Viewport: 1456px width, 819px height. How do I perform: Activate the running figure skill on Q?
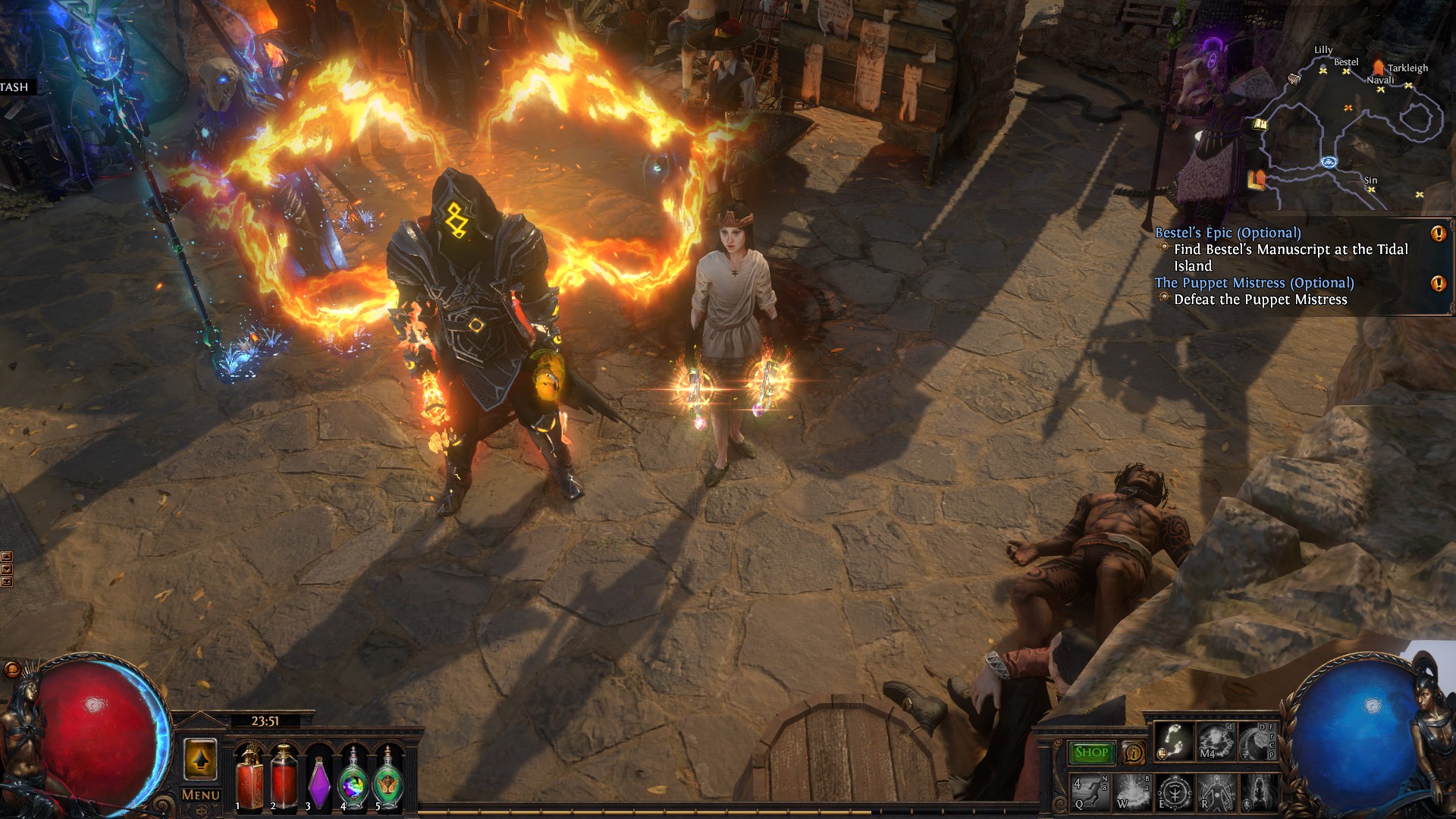(1090, 792)
